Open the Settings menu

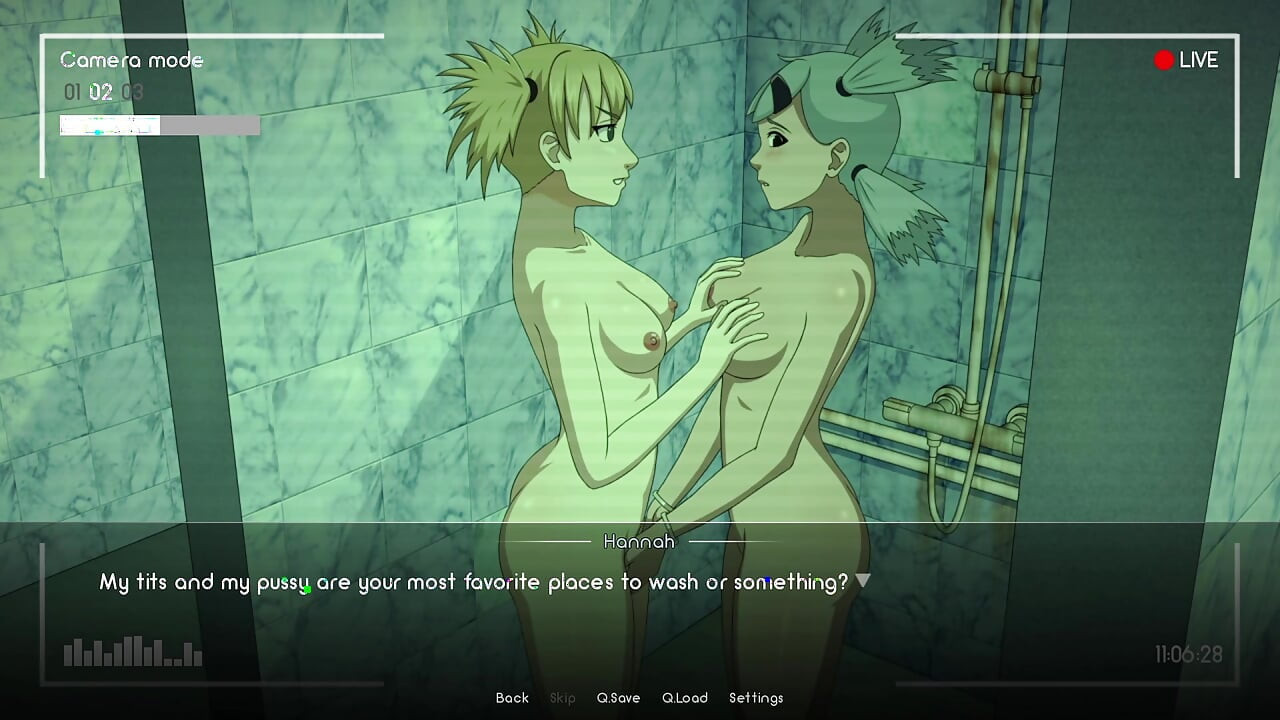[756, 698]
